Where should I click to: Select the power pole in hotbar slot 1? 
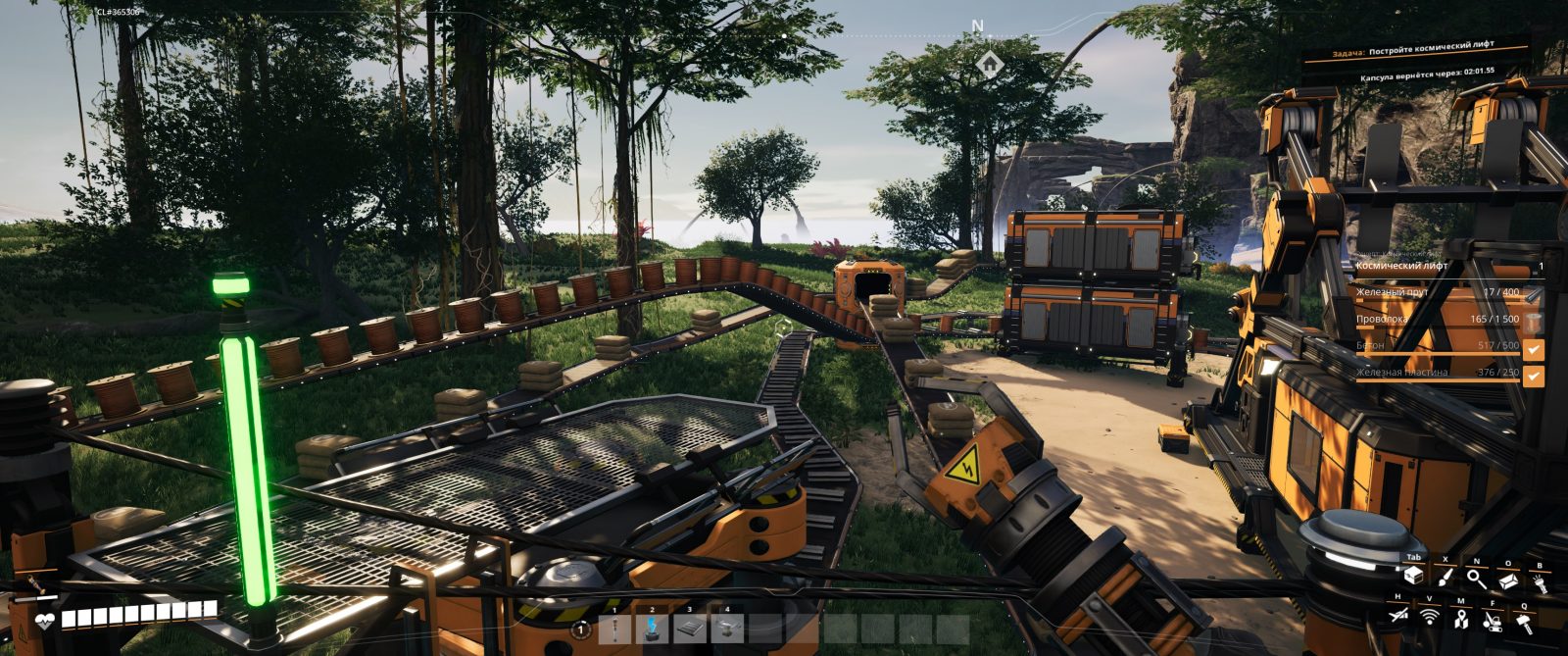614,629
